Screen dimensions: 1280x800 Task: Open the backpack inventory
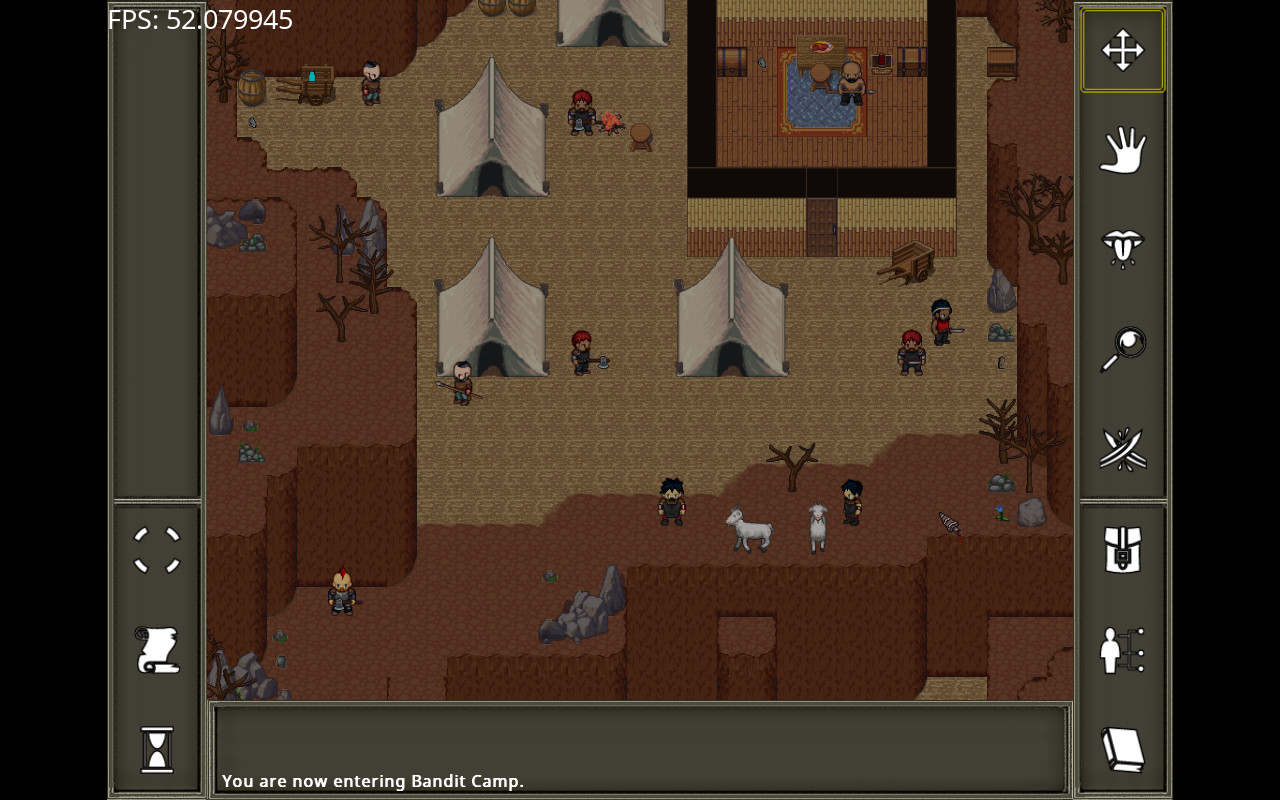[1122, 551]
